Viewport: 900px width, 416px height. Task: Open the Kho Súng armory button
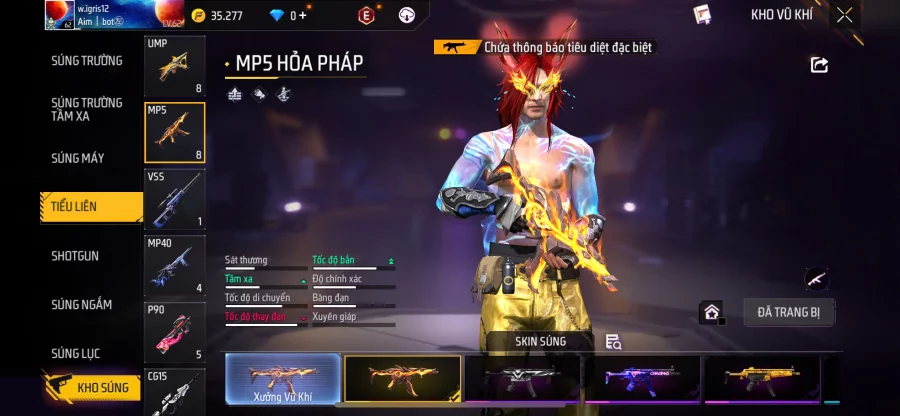[x=92, y=387]
